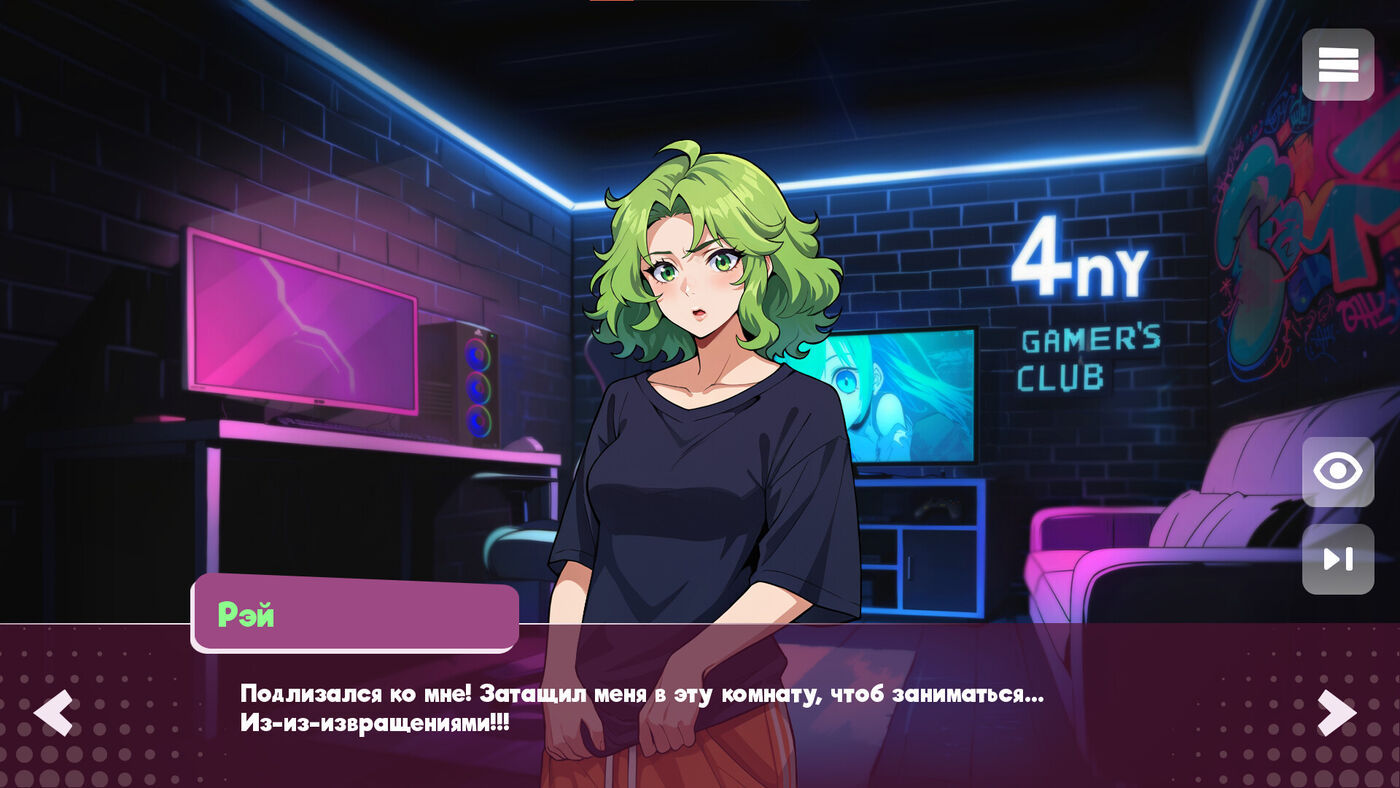The height and width of the screenshot is (788, 1400).
Task: Hide the dialogue with the eye icon
Action: coord(1338,471)
